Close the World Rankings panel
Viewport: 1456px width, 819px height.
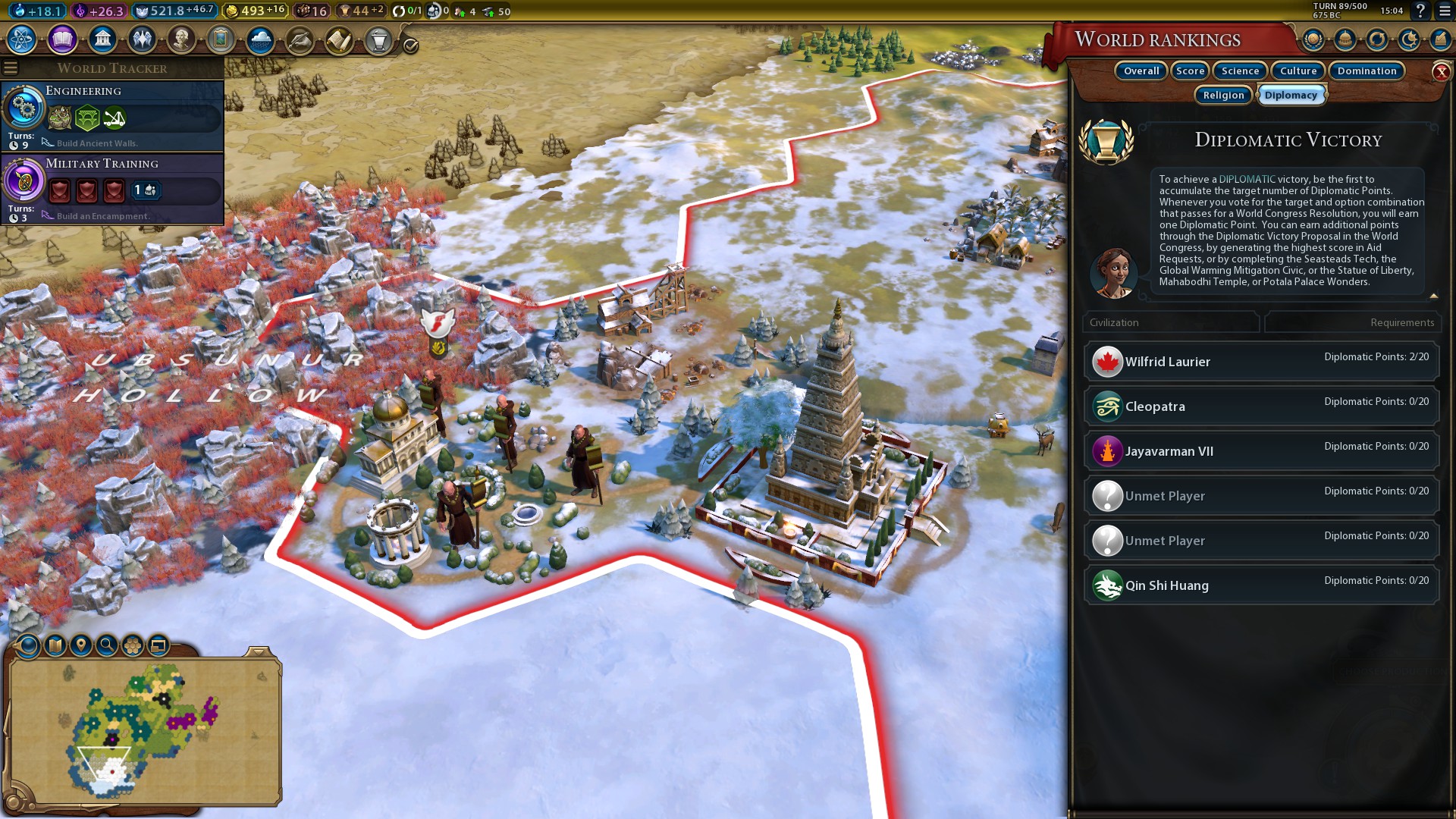pyautogui.click(x=1441, y=72)
